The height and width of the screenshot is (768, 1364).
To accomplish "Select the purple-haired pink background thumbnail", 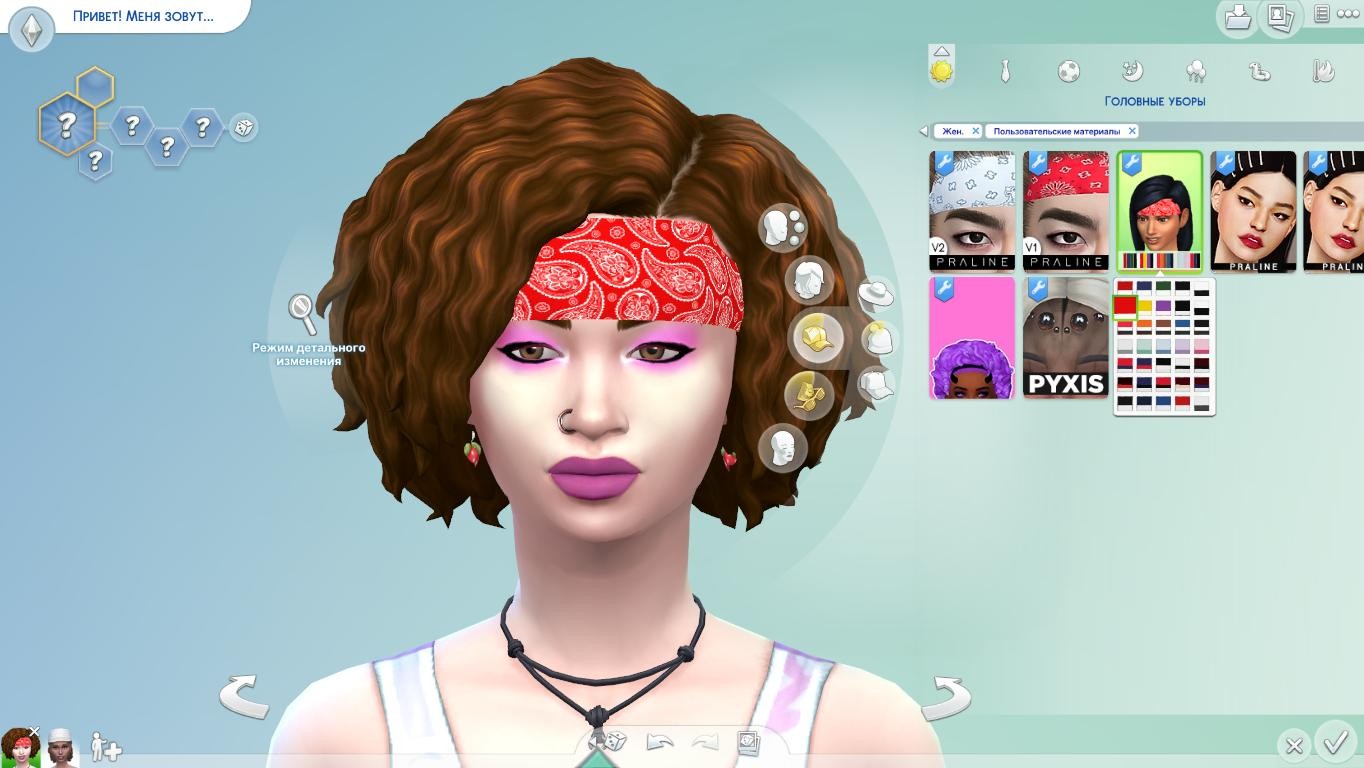I will click(972, 339).
